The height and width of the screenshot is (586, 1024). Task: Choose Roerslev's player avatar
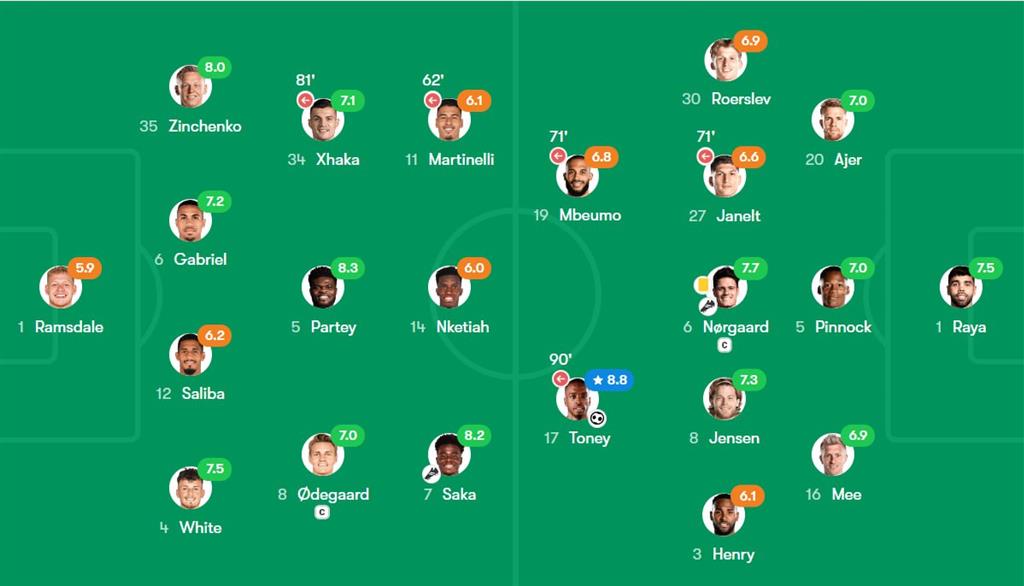tap(726, 60)
